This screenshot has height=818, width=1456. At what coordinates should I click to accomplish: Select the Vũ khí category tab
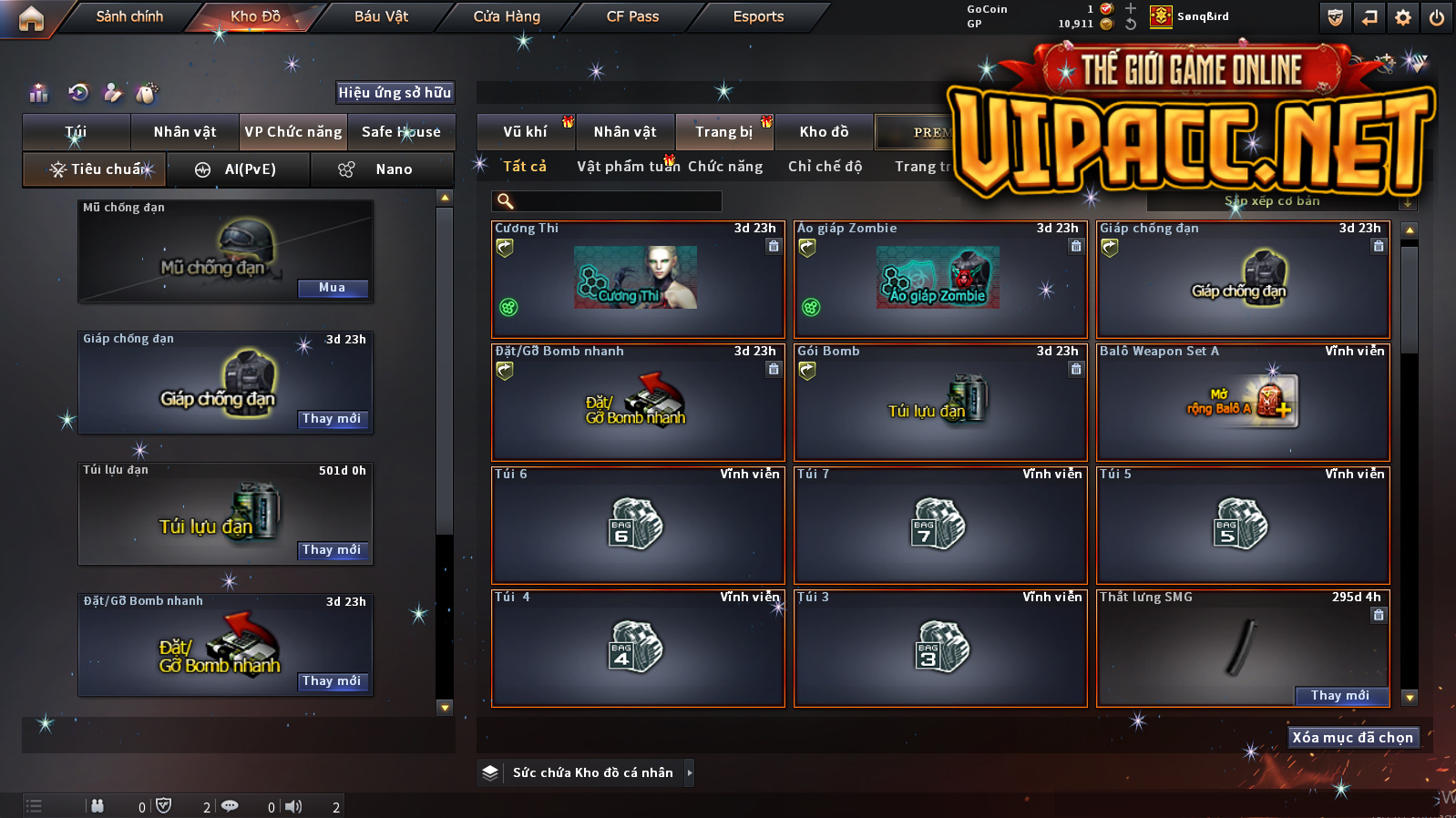click(526, 132)
